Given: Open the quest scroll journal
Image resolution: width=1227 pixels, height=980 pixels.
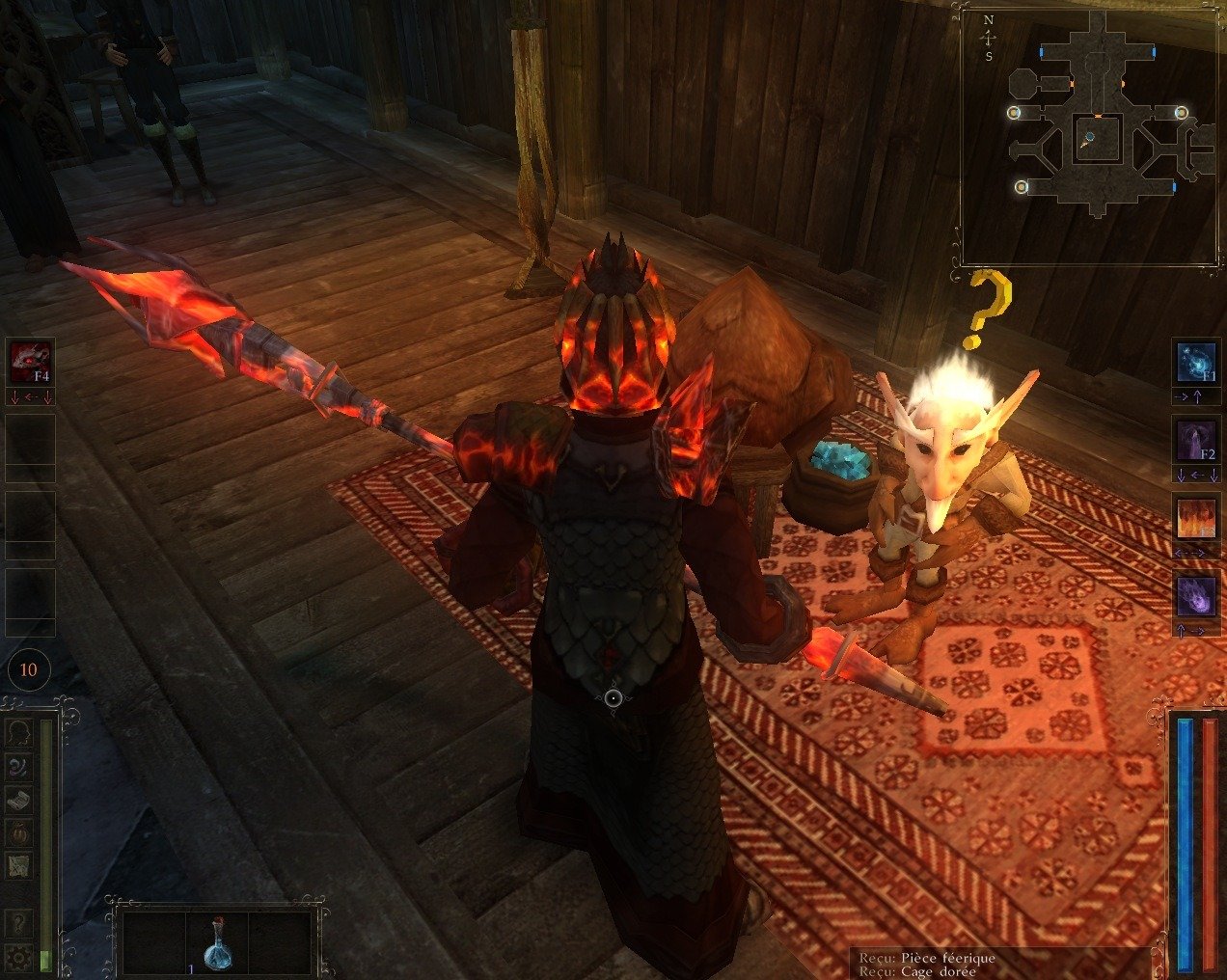Looking at the screenshot, I should pyautogui.click(x=18, y=799).
